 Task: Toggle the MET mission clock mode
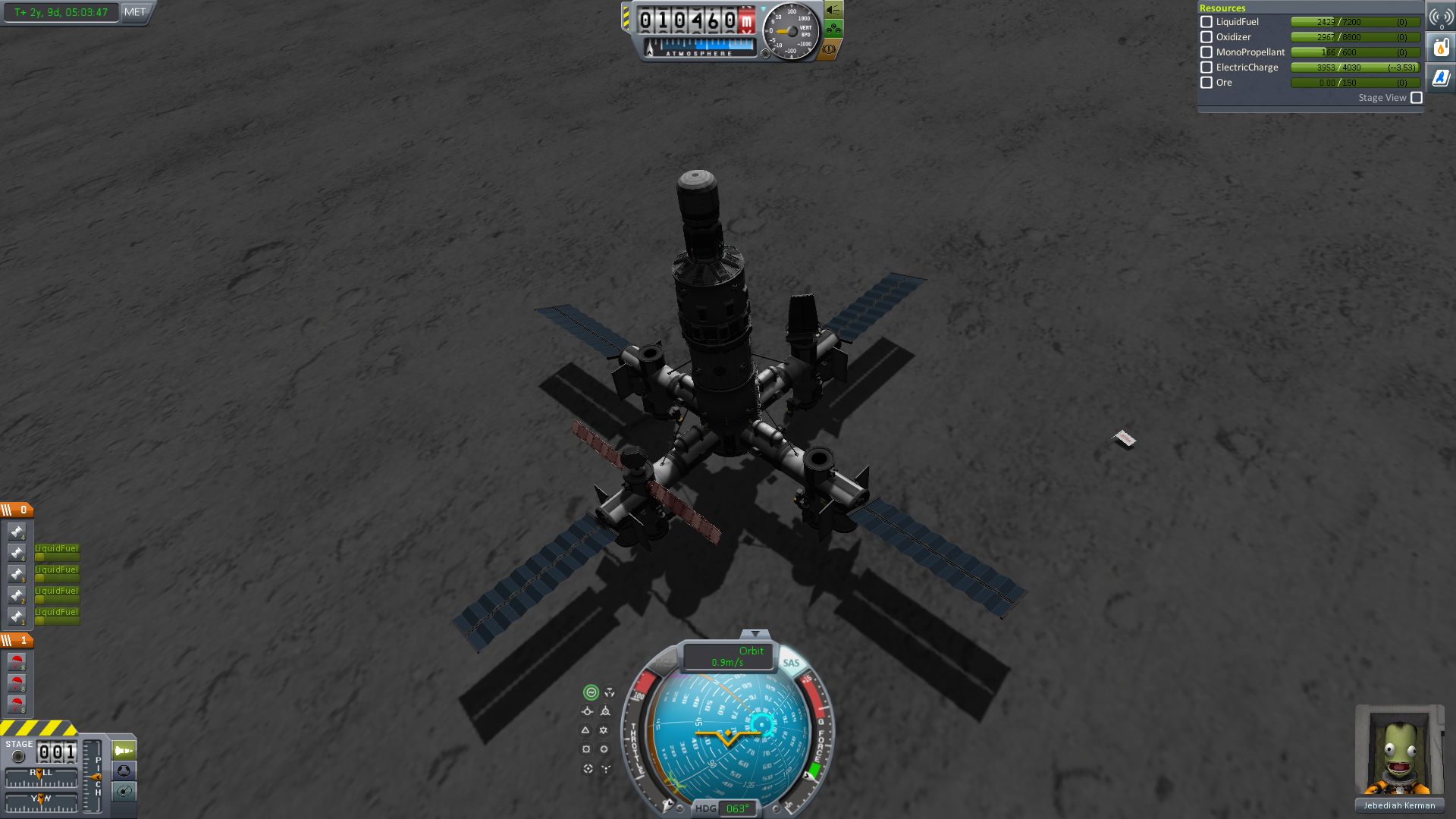(x=135, y=12)
